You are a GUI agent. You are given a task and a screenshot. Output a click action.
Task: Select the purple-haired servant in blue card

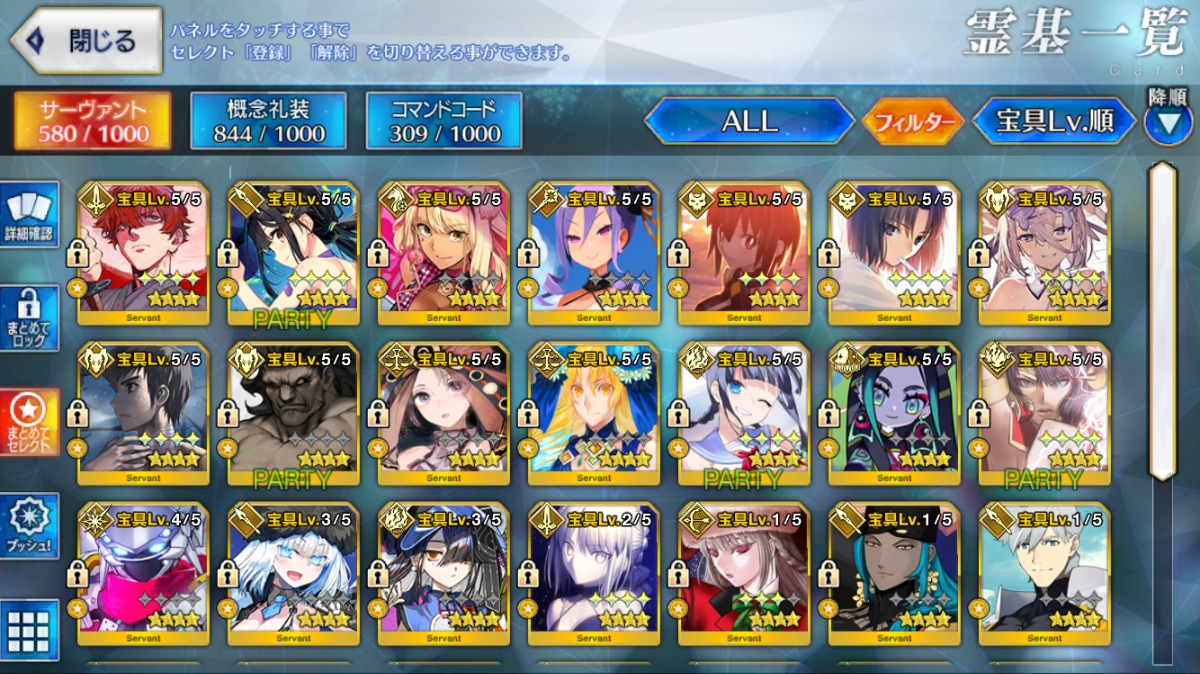coord(593,254)
